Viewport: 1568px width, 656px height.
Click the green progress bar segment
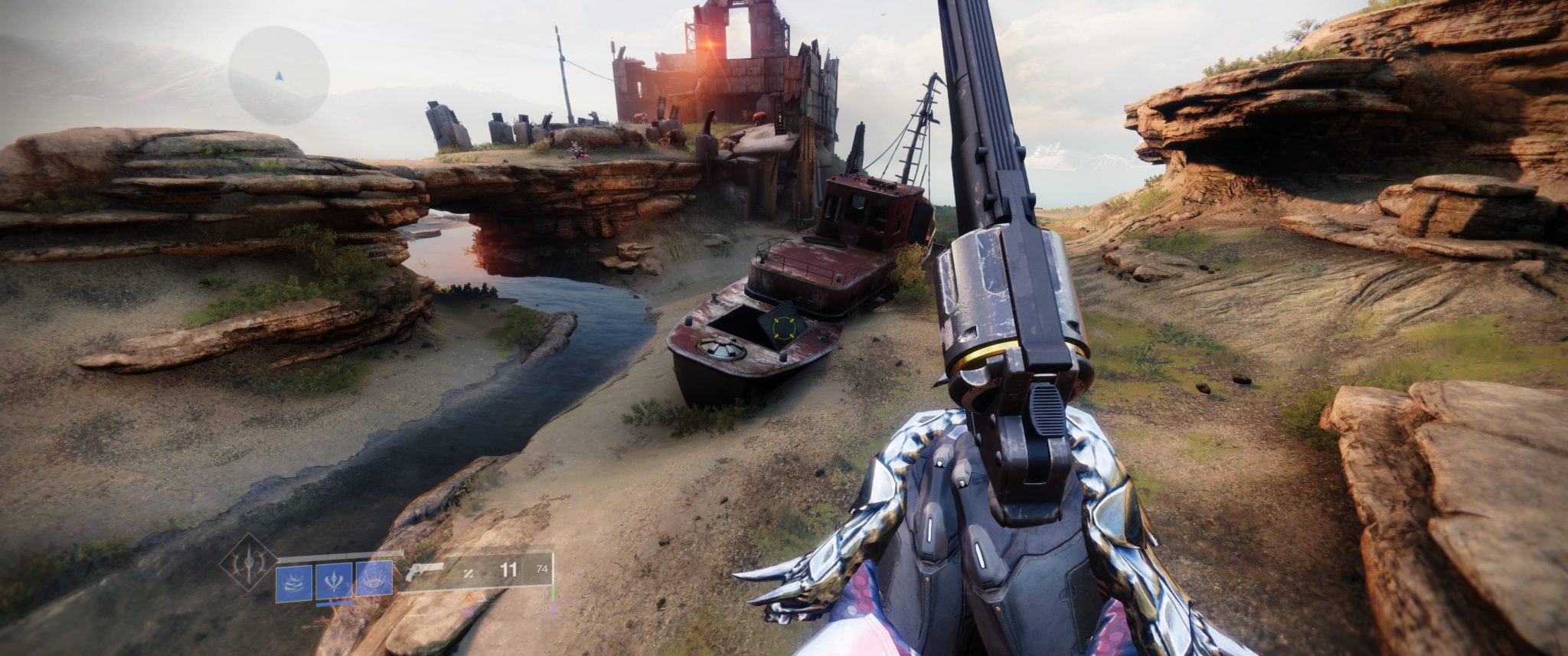tap(554, 592)
